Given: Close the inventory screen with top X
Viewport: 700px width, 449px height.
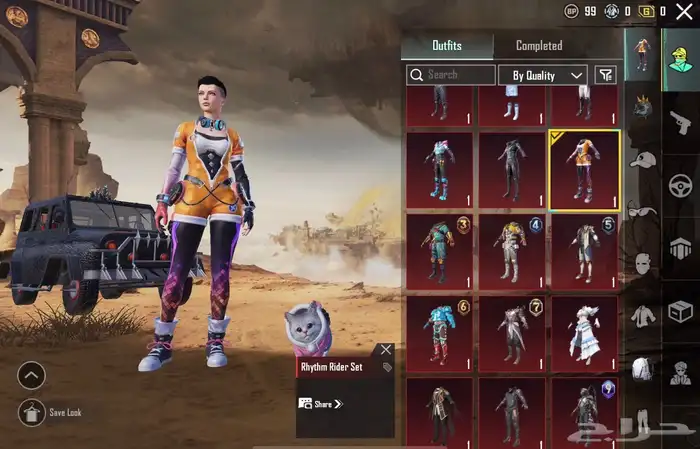Looking at the screenshot, I should pos(684,11).
